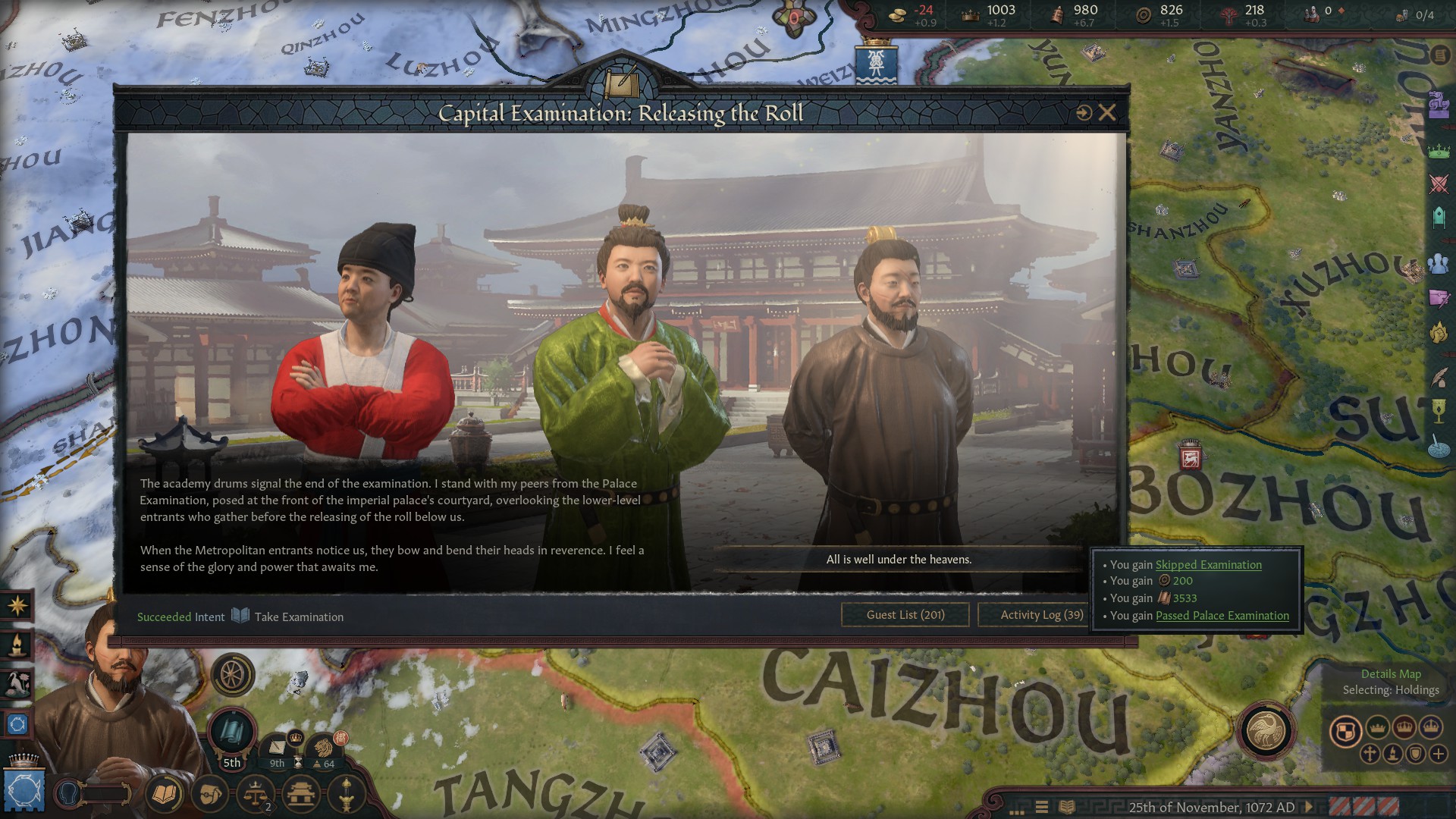1456x819 pixels.
Task: Expand map modes with the plus button
Action: click(x=1438, y=754)
